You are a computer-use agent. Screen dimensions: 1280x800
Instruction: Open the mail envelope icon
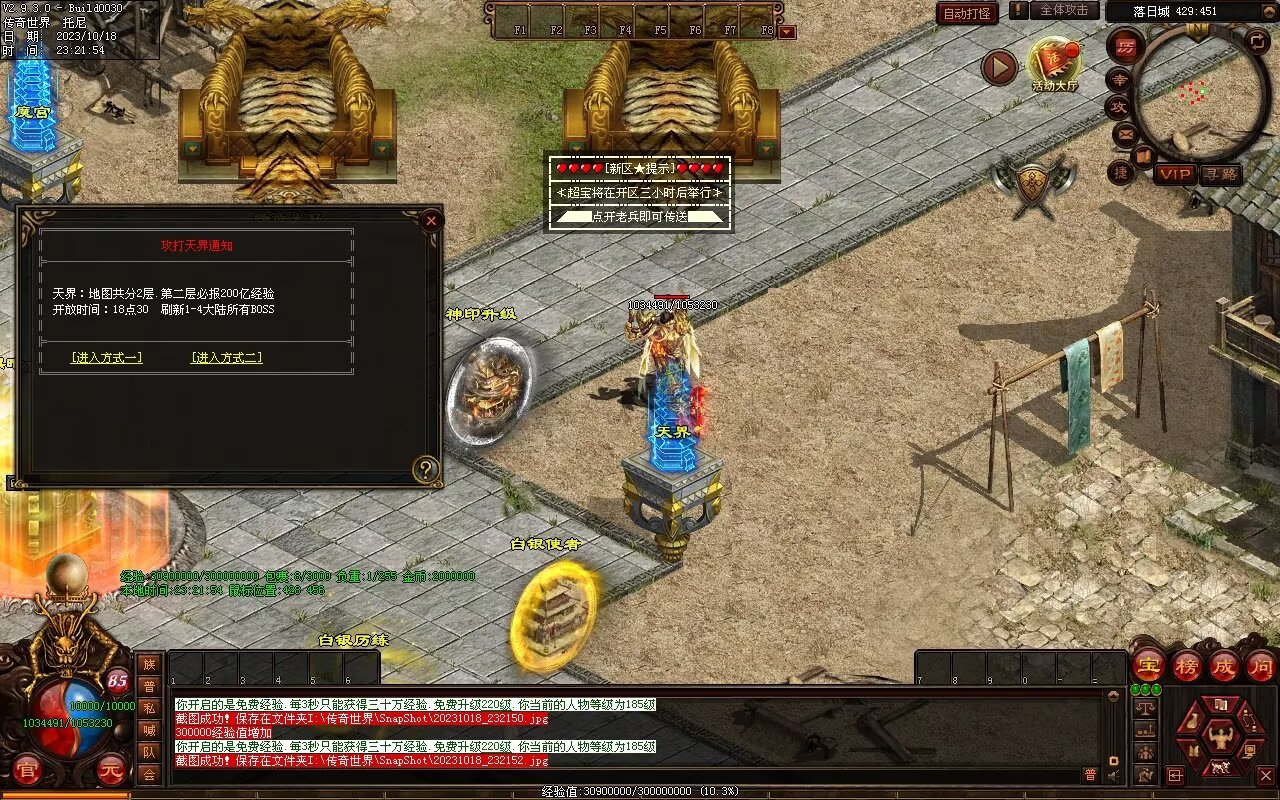pyautogui.click(x=1125, y=132)
